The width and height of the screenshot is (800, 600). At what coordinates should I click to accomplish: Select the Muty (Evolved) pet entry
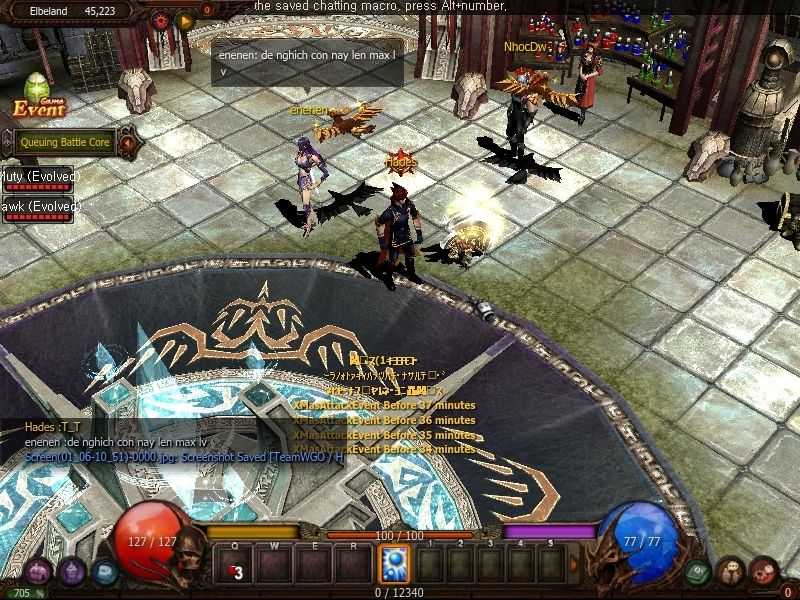[x=39, y=177]
